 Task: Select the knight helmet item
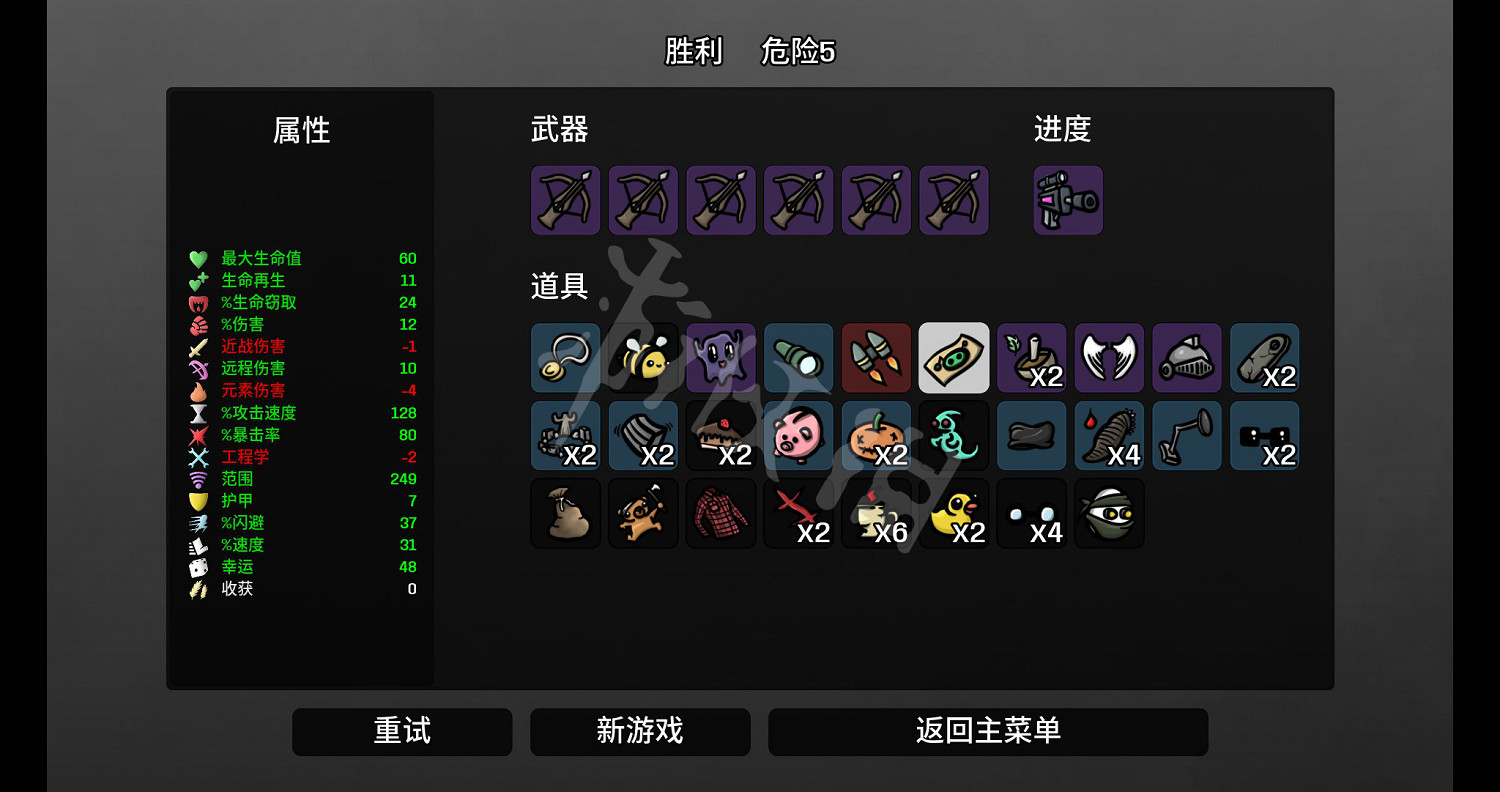(1187, 357)
